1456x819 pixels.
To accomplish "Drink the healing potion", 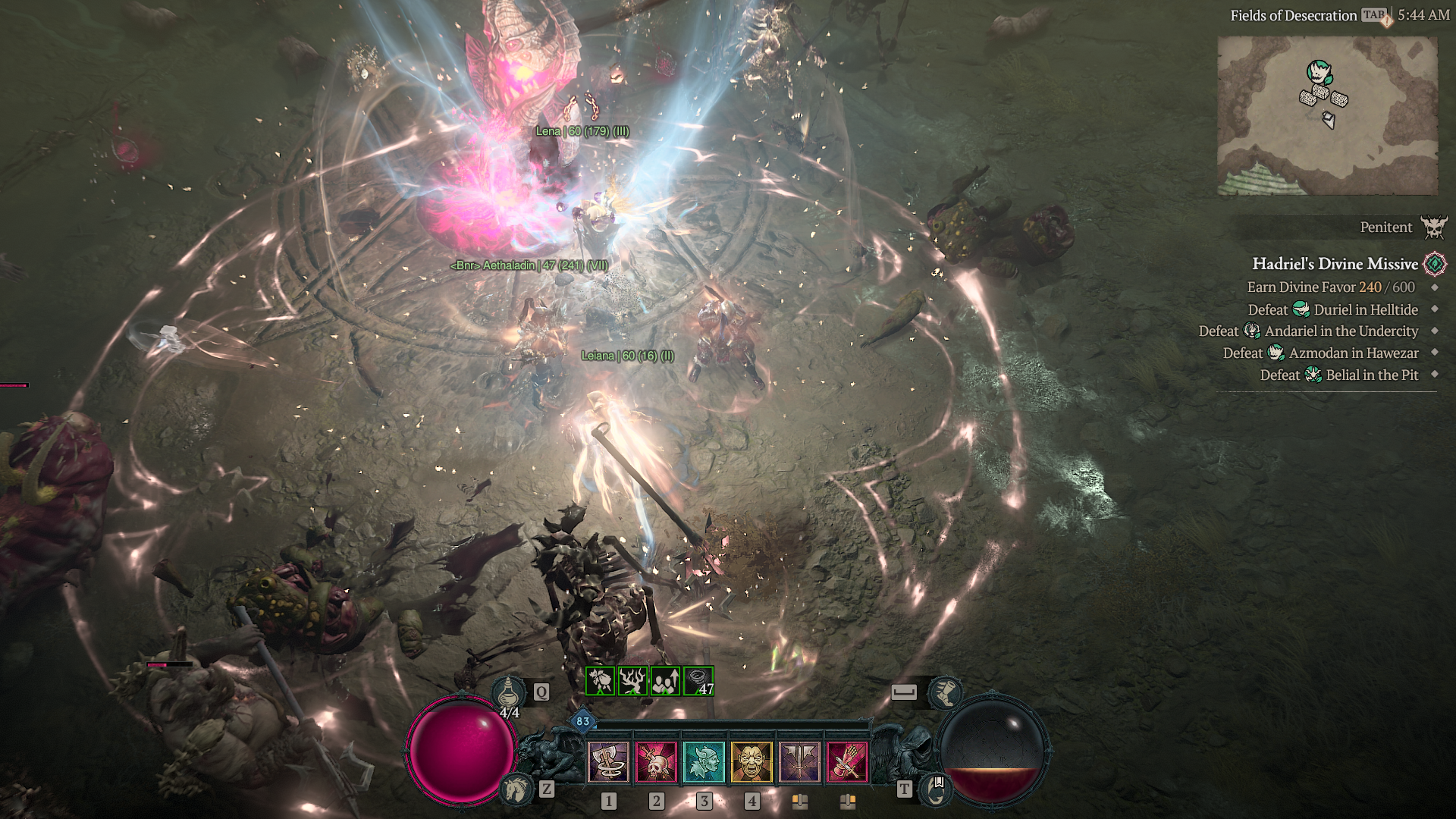I will coord(509,692).
